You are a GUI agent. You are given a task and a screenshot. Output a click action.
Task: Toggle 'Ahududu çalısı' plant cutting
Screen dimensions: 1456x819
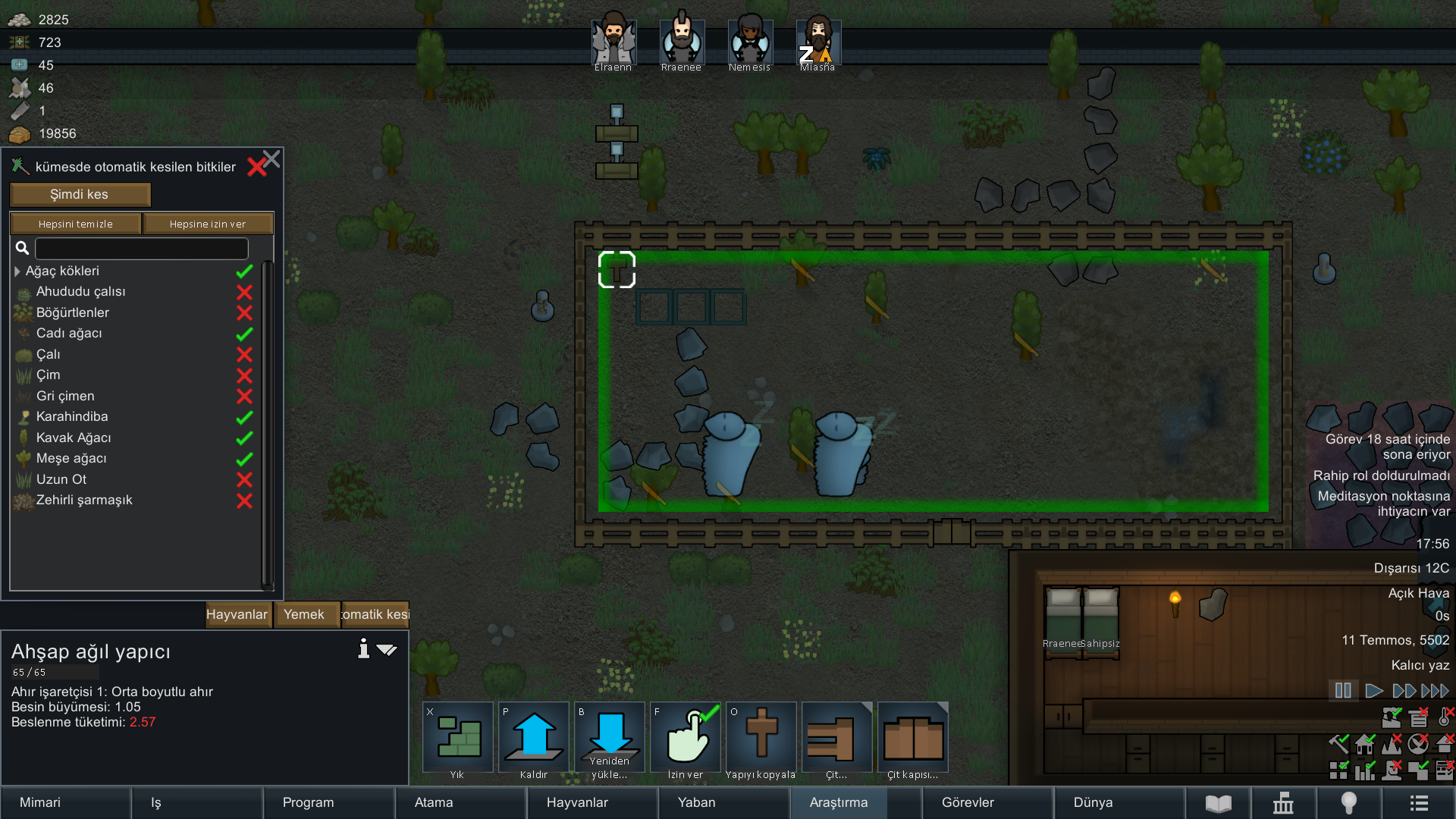click(x=244, y=292)
